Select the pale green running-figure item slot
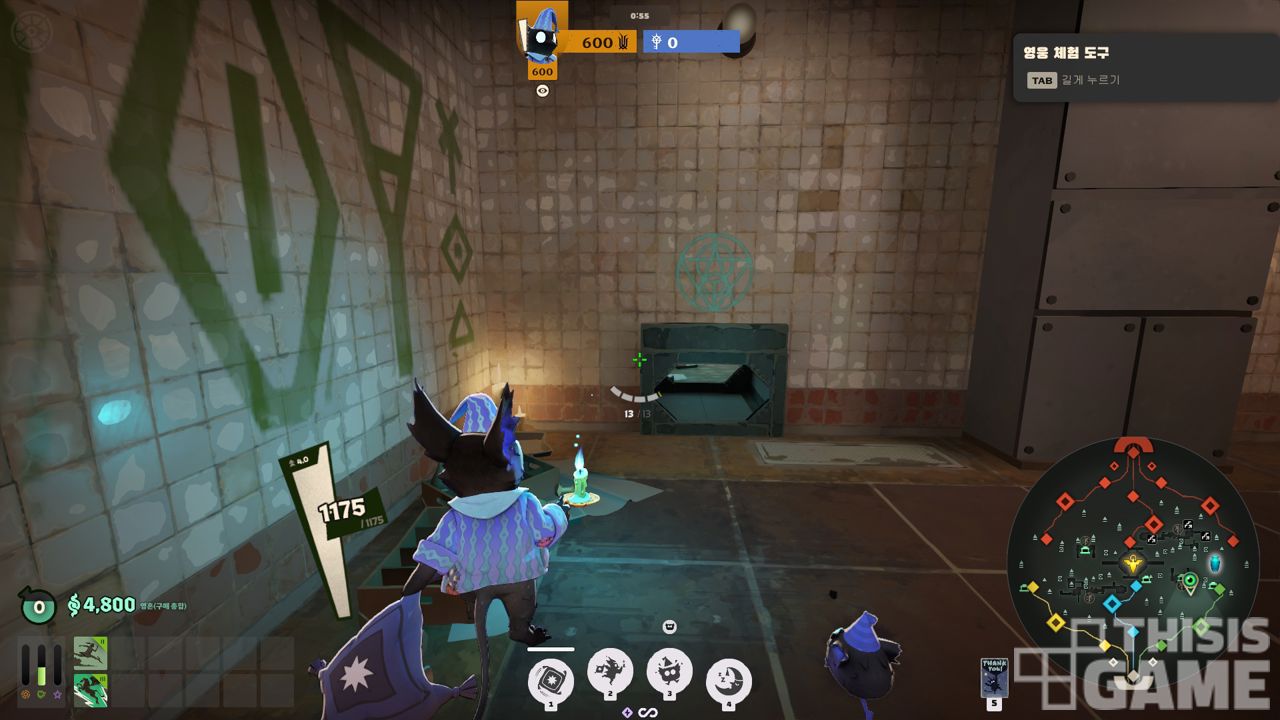Image resolution: width=1280 pixels, height=720 pixels. coord(90,654)
